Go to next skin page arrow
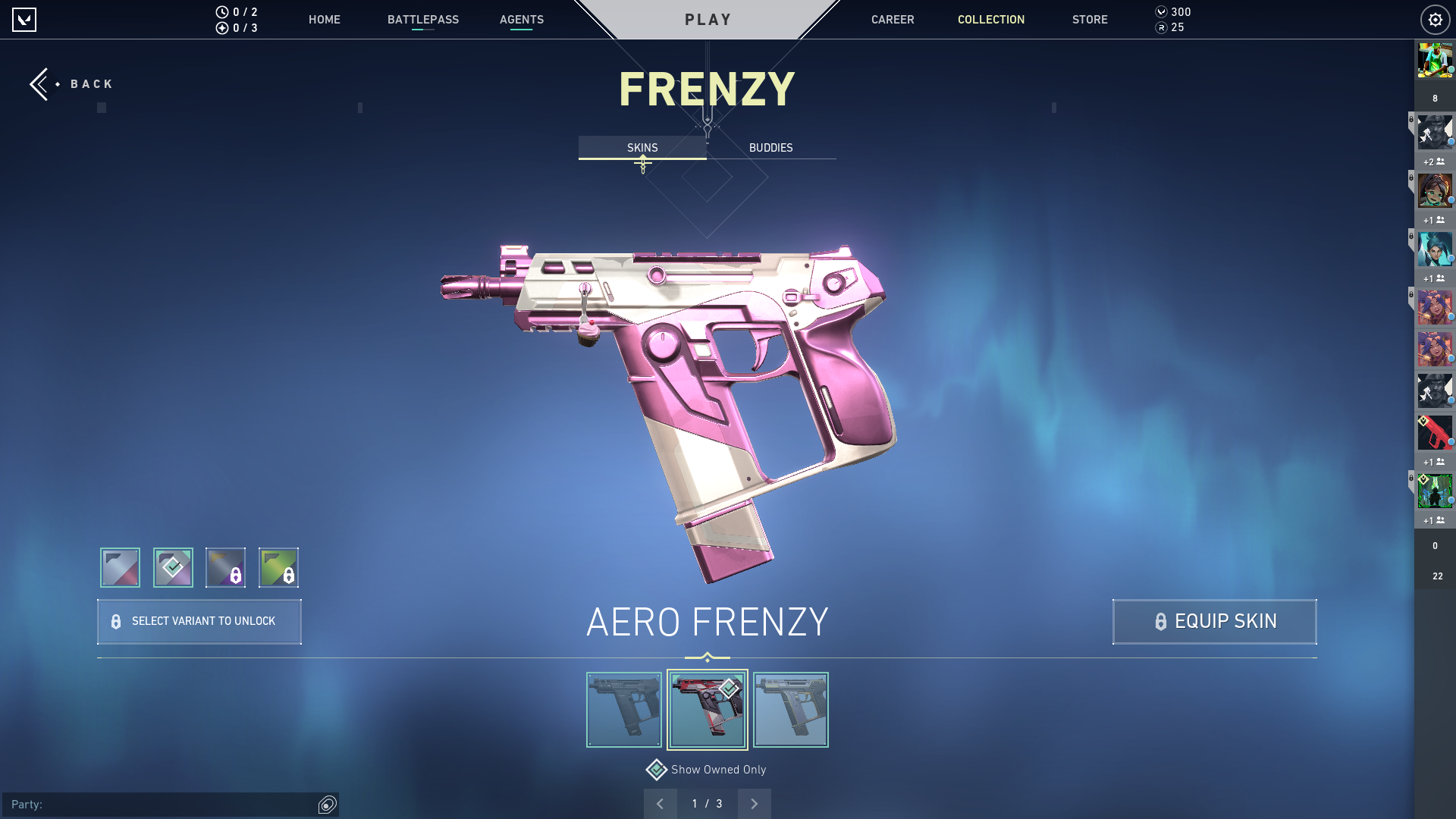Screen dimensions: 1456x819 (x=754, y=804)
